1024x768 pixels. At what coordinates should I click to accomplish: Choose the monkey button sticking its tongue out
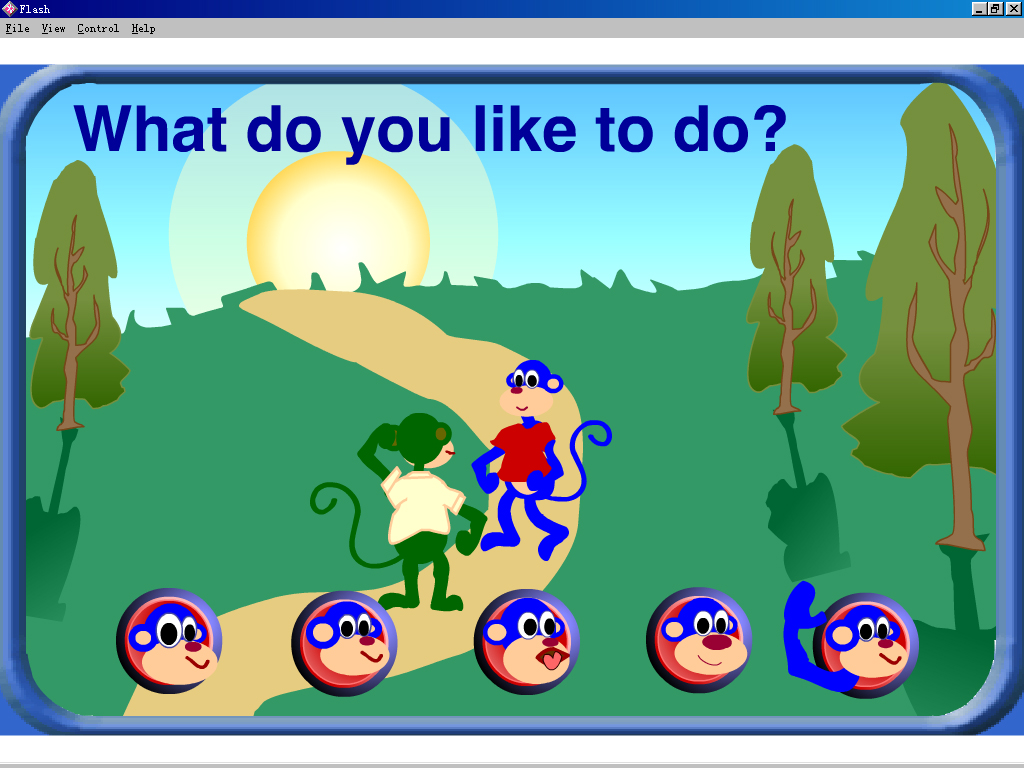(x=526, y=643)
